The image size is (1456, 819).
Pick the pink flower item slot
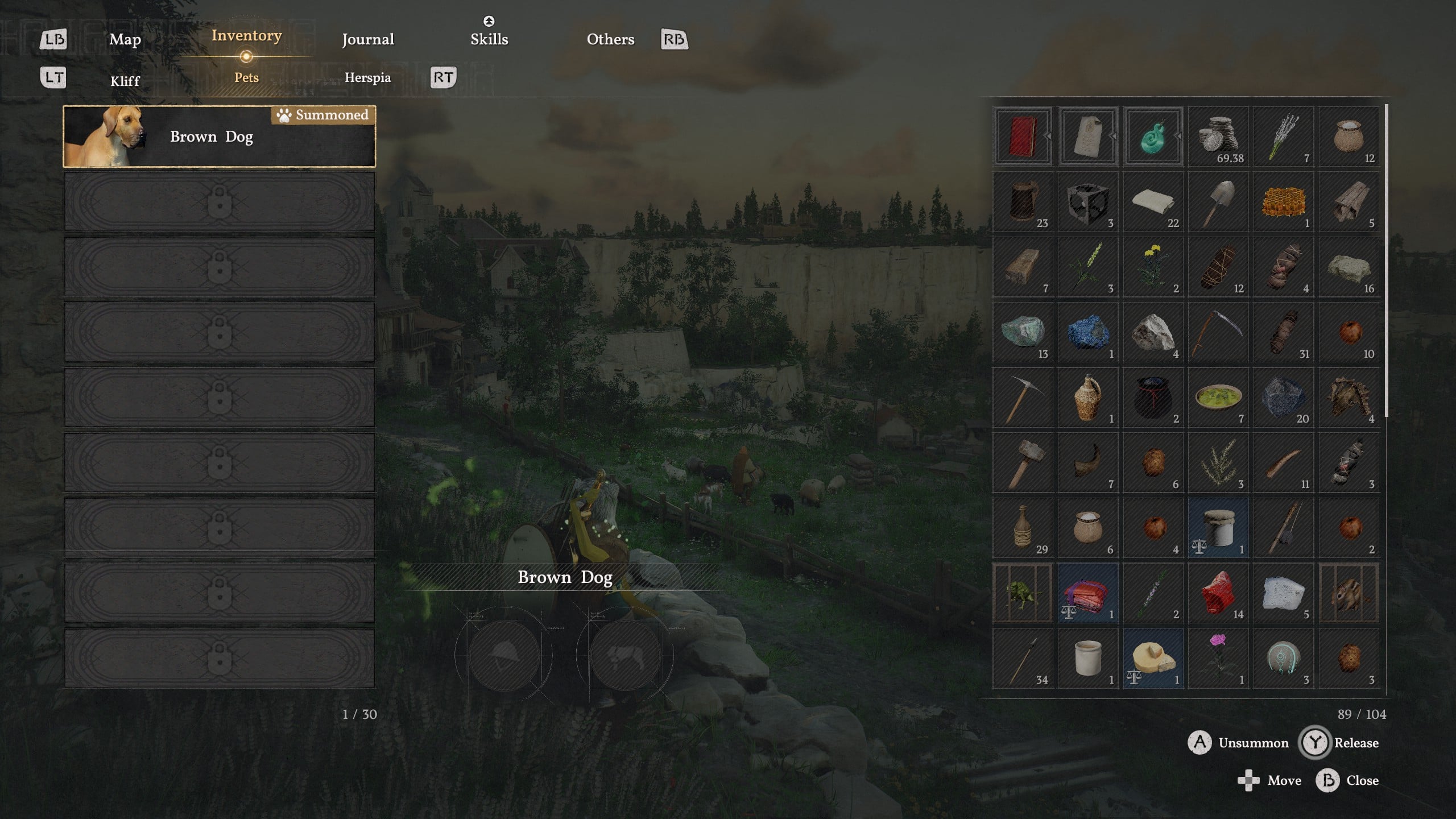pos(1218,659)
